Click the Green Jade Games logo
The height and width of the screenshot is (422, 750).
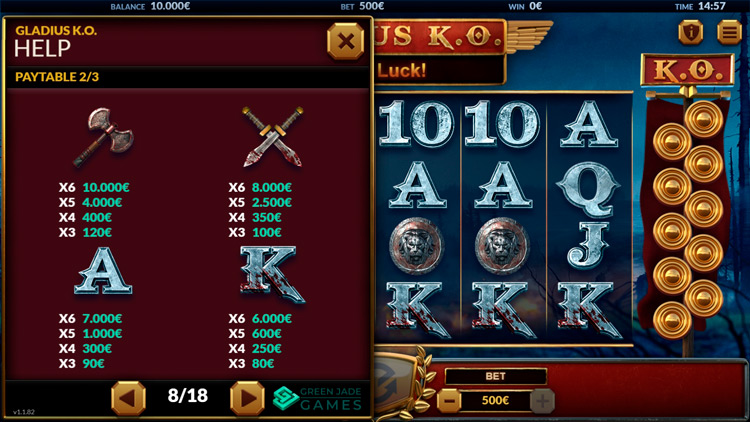pyautogui.click(x=317, y=398)
